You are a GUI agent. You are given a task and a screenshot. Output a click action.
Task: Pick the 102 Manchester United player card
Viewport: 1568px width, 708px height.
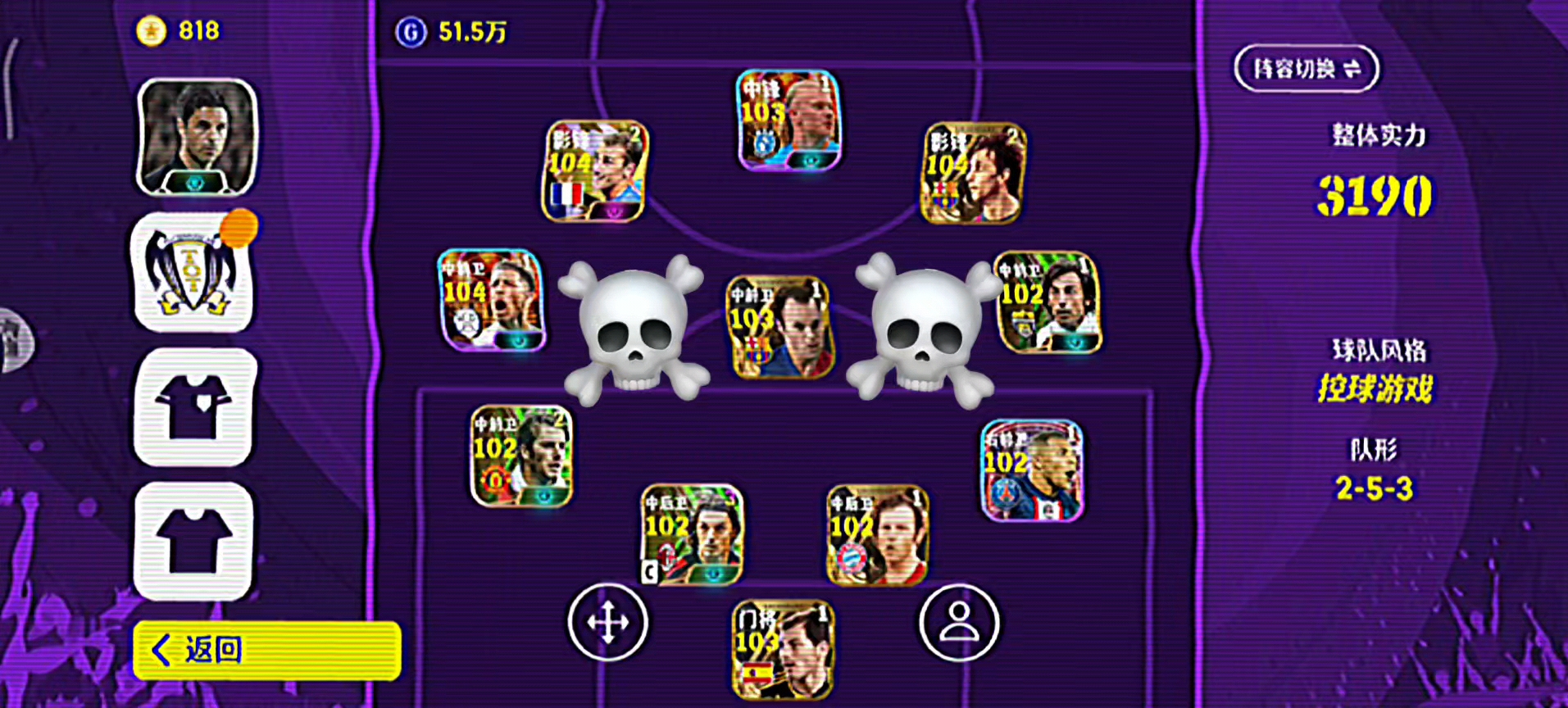(x=521, y=456)
